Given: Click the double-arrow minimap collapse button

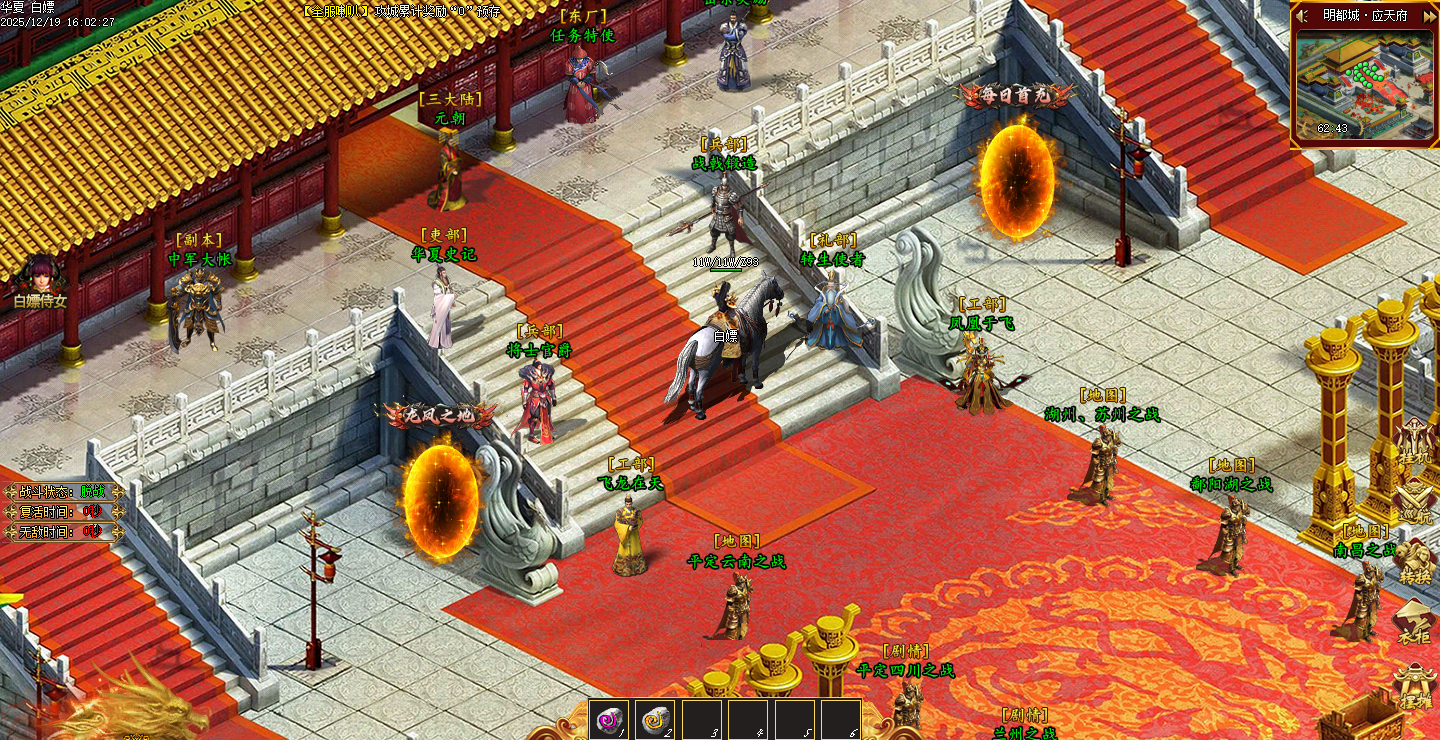Looking at the screenshot, I should tap(1429, 15).
